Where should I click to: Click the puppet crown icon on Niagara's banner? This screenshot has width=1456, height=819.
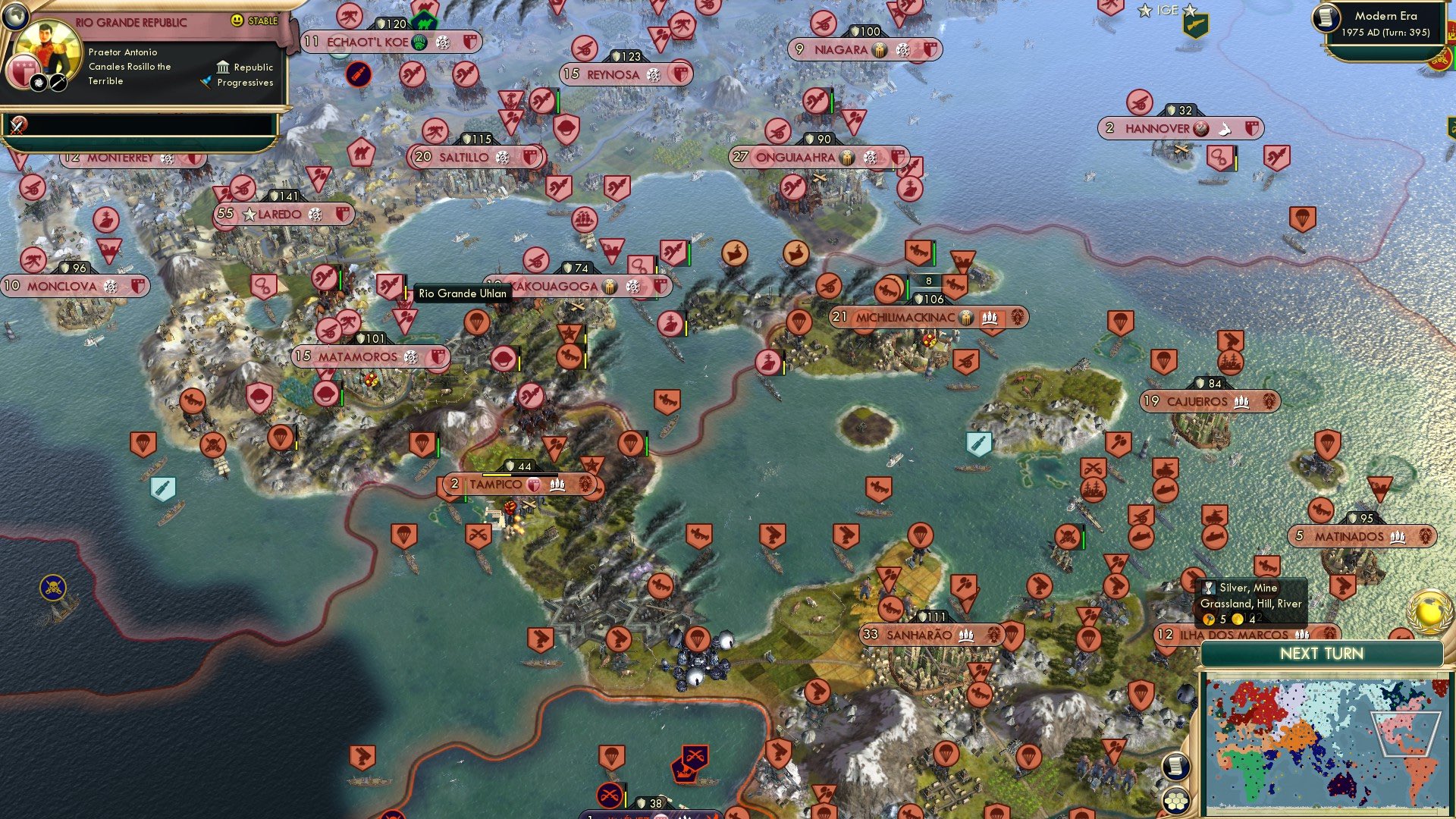pos(879,50)
